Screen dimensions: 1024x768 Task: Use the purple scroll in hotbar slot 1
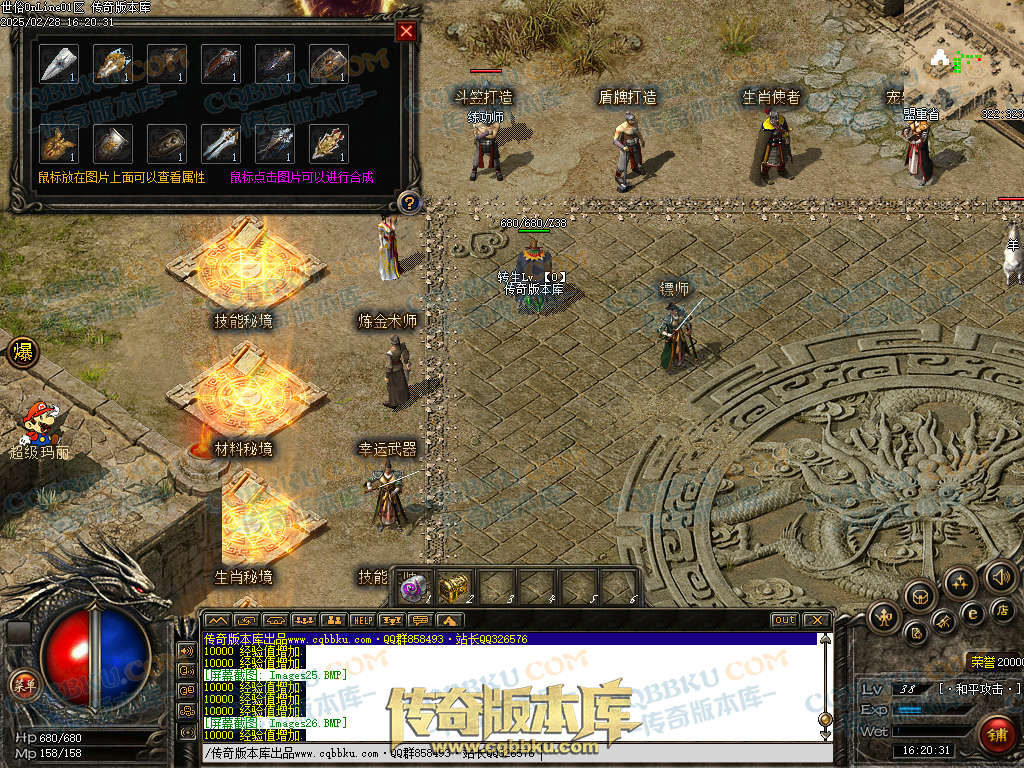click(413, 587)
